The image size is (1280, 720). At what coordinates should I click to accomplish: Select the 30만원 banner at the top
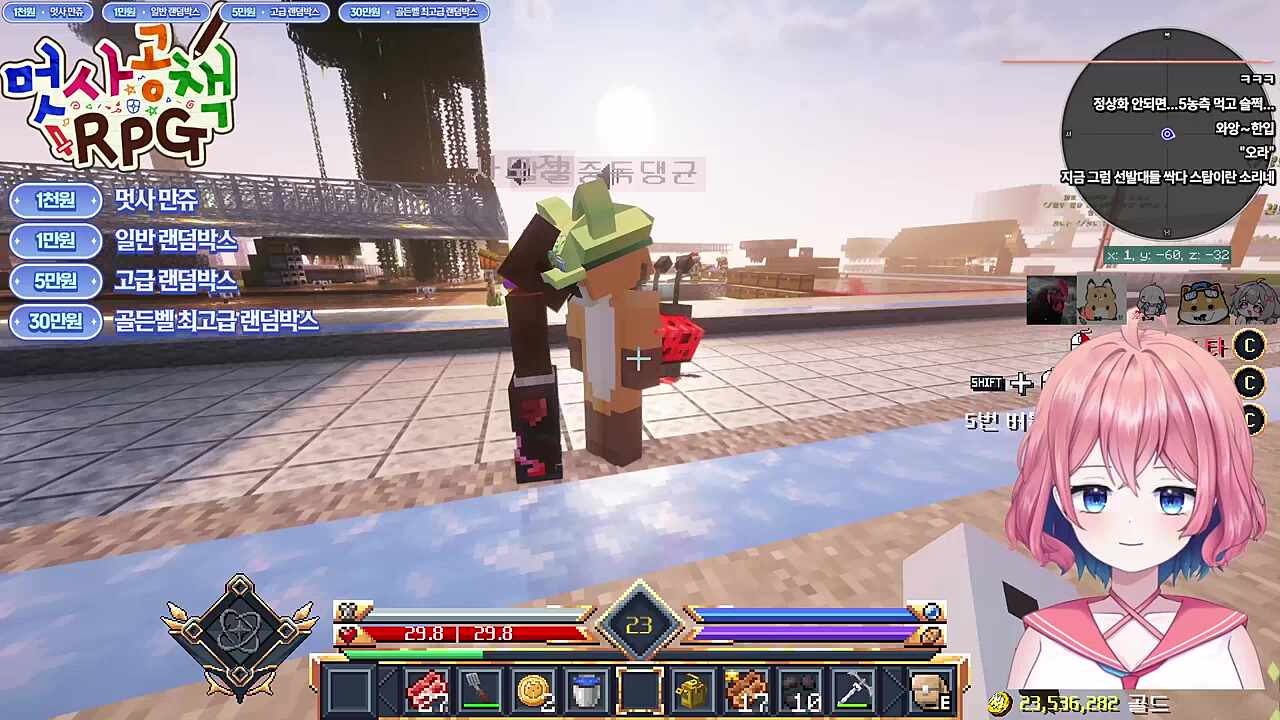point(415,12)
